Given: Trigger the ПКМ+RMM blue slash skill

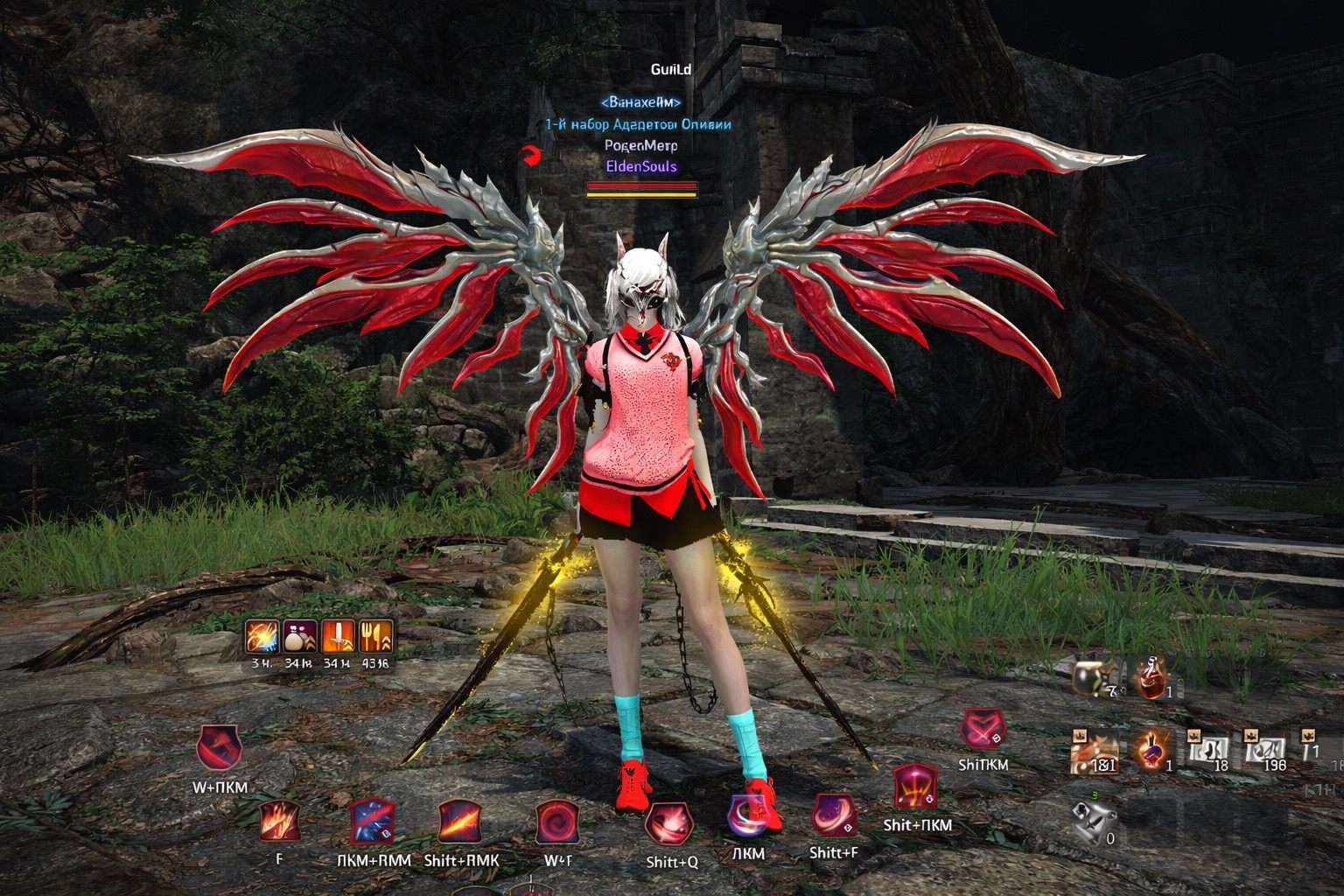Looking at the screenshot, I should pos(374,822).
